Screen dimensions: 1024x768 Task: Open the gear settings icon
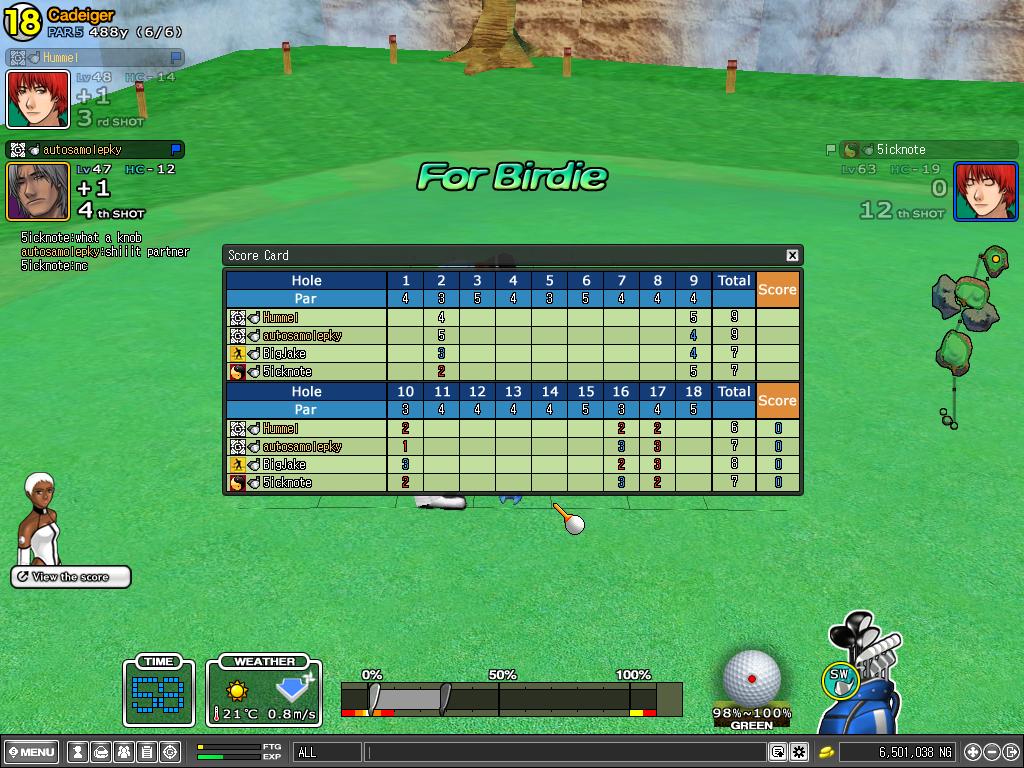click(x=799, y=752)
